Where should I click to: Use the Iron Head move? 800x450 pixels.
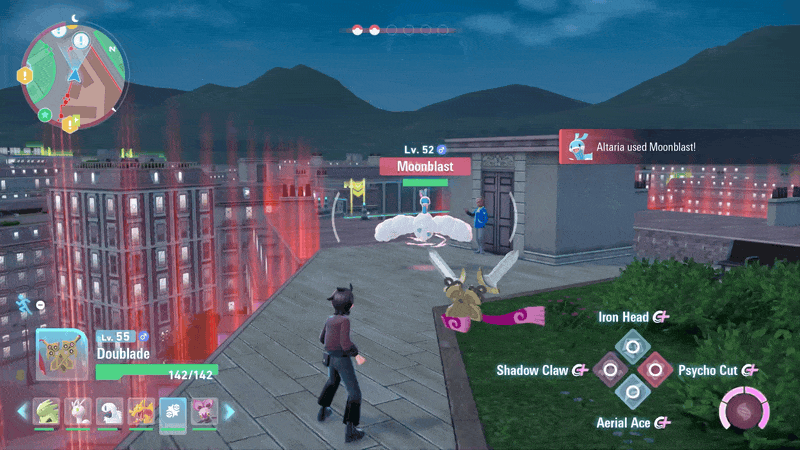point(632,347)
